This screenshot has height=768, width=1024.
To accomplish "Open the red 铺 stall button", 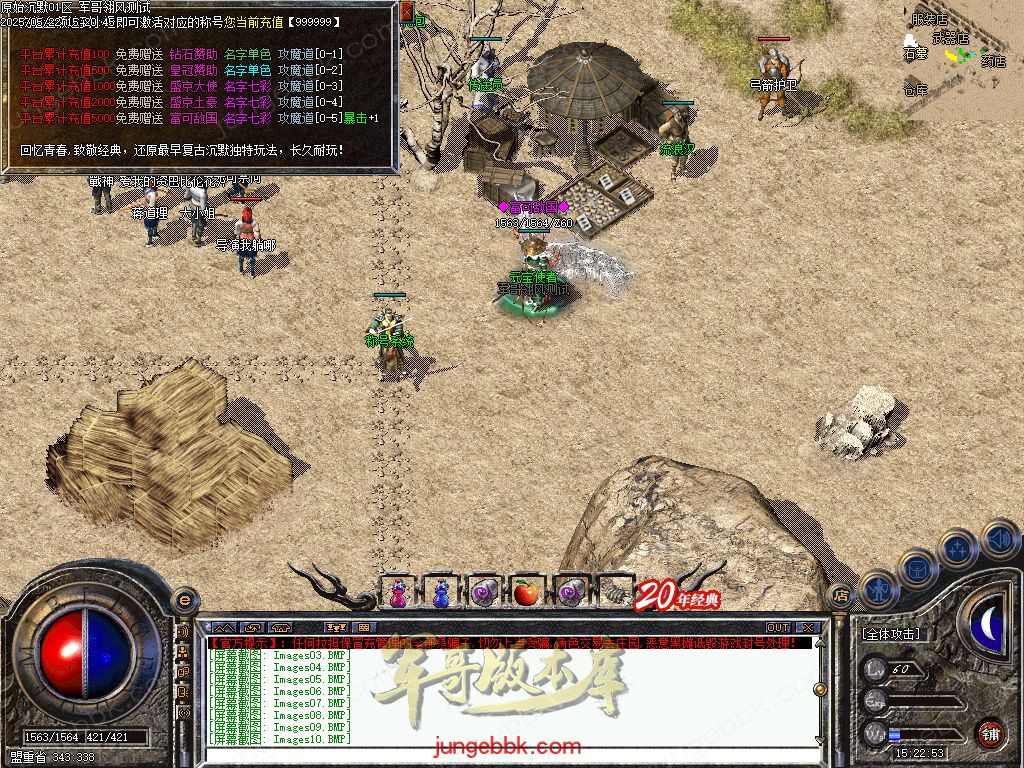I will (x=990, y=732).
